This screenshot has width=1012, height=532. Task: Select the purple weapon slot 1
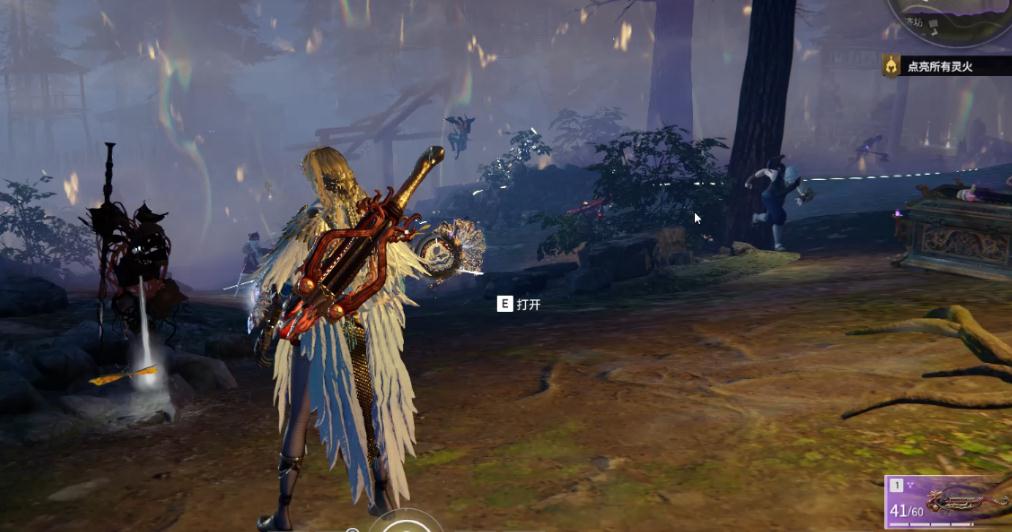click(x=947, y=502)
